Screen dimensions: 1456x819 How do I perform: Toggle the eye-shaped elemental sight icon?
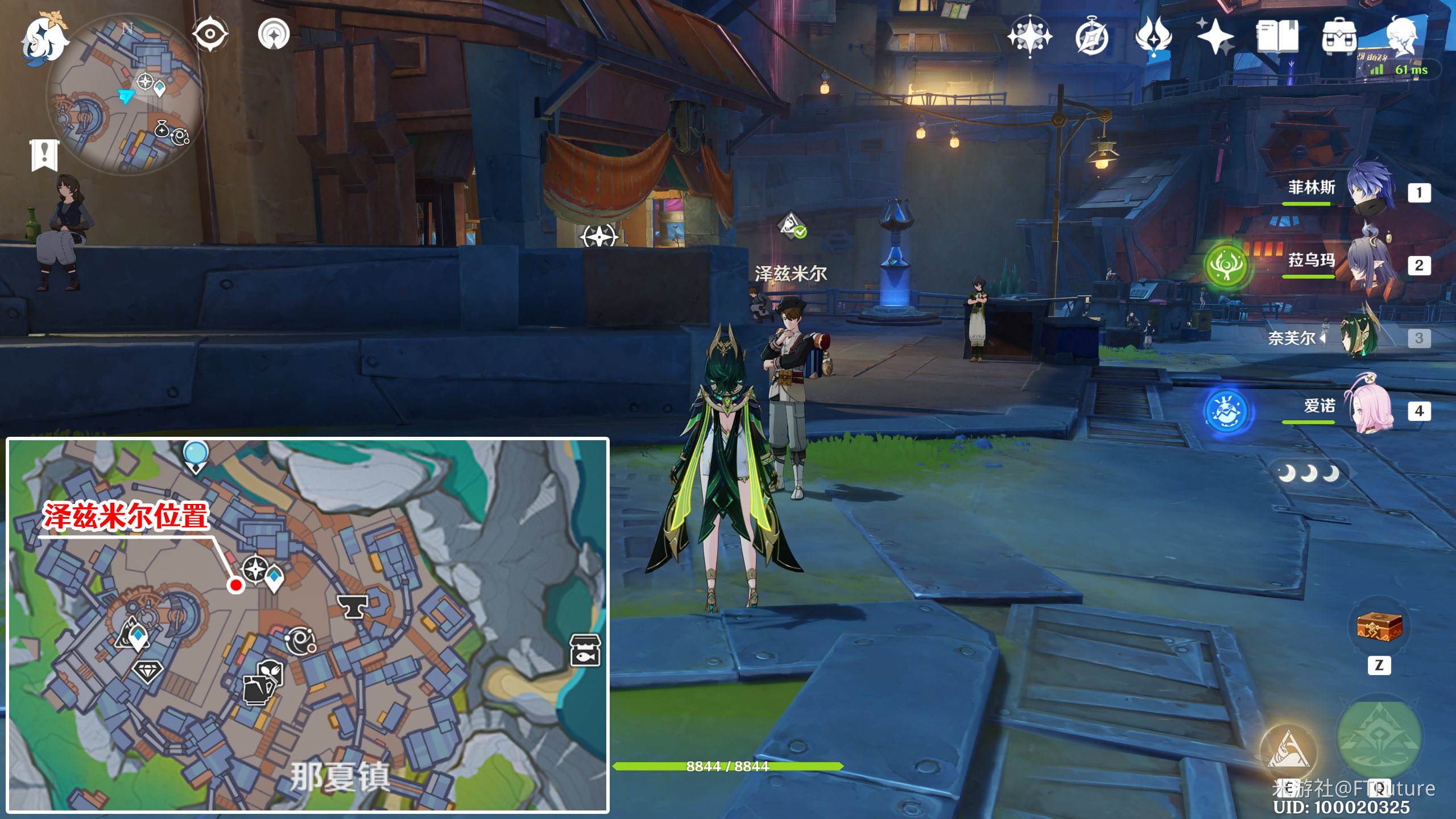coord(210,34)
